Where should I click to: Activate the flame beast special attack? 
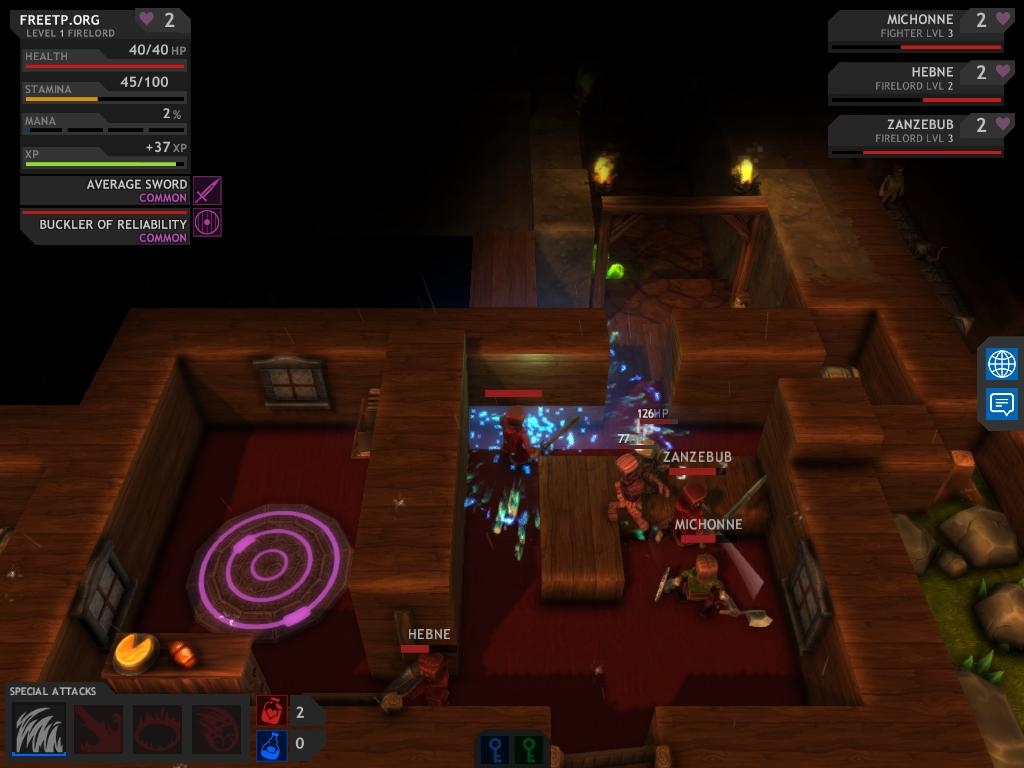[99, 729]
